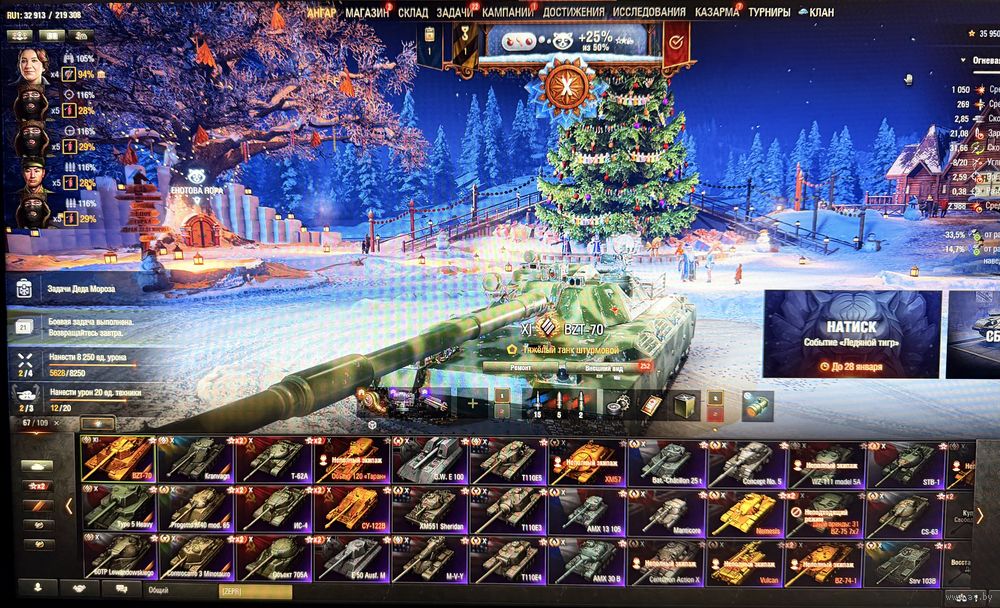Open the Задачи (Missions) tab
The image size is (1000, 608).
[455, 12]
